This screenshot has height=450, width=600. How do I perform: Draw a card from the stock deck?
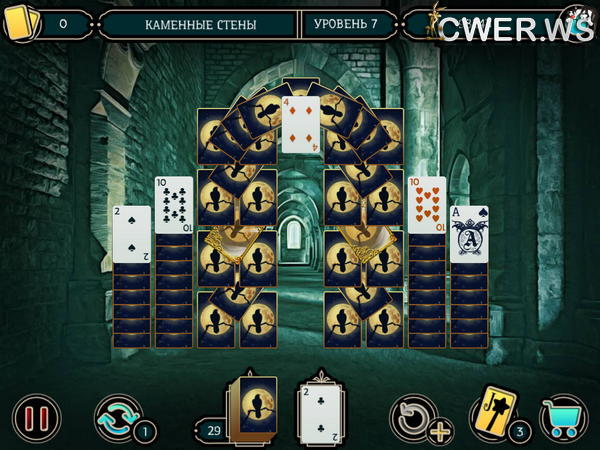(x=252, y=407)
